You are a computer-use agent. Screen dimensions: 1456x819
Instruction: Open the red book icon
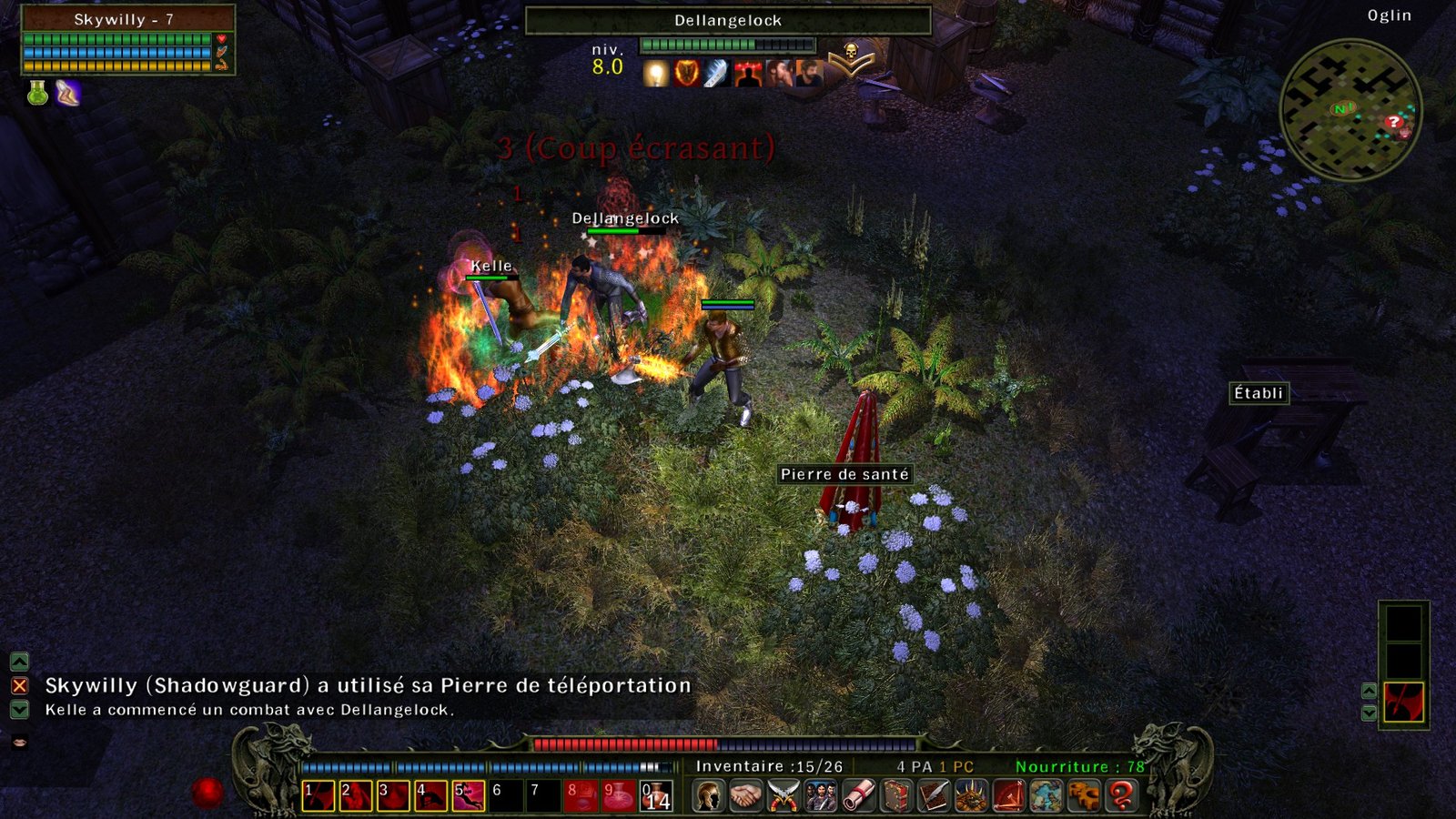pyautogui.click(x=896, y=795)
